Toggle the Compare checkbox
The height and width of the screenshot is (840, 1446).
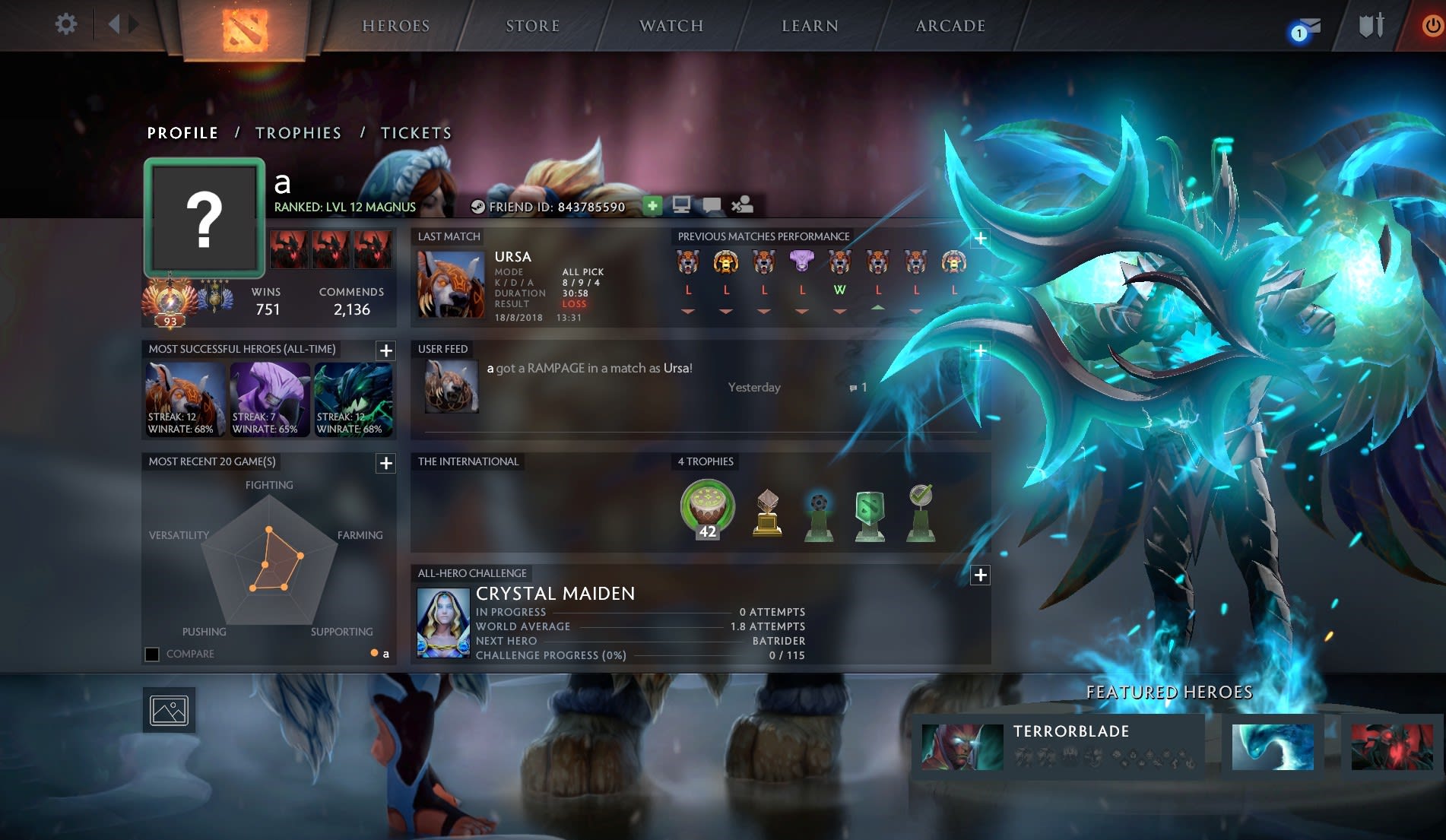coord(152,655)
